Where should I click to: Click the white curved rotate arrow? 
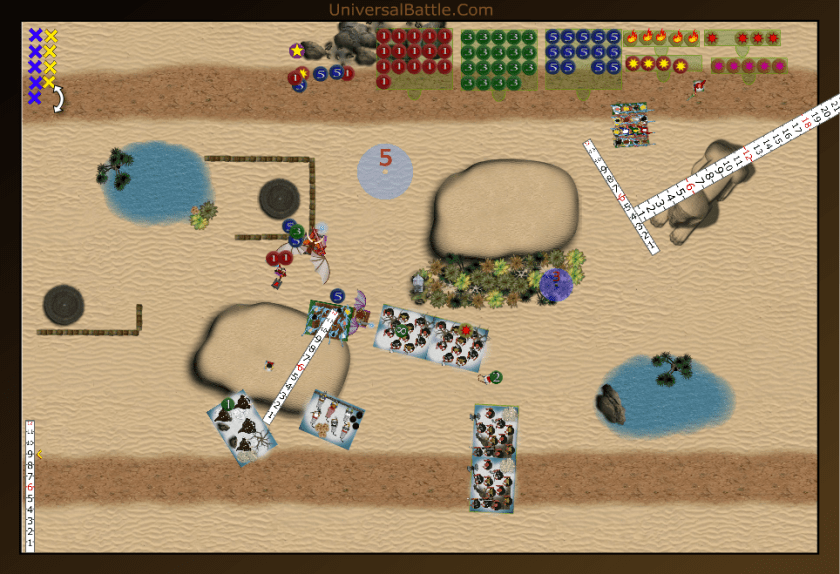[x=59, y=98]
